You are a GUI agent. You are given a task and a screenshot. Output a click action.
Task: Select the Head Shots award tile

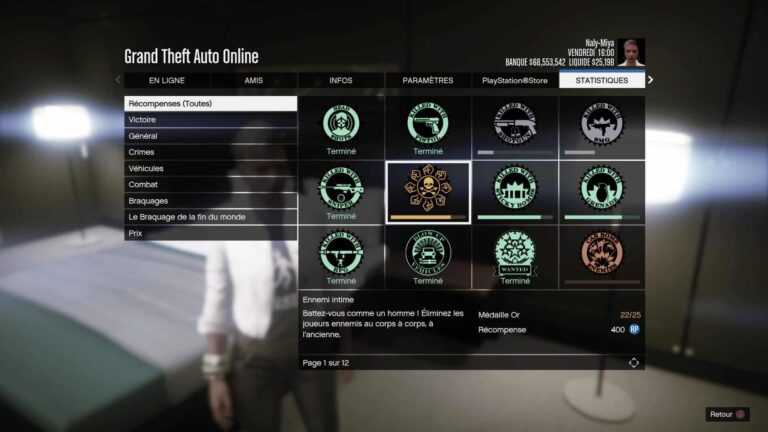pos(341,127)
